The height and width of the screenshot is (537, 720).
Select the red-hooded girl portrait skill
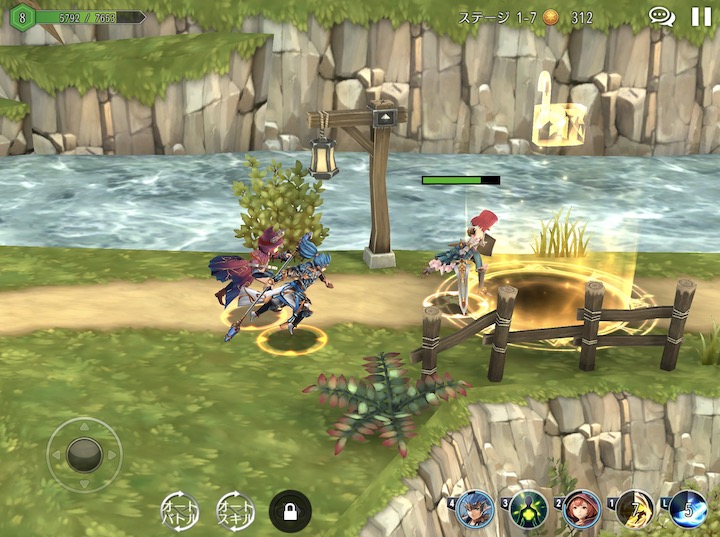click(582, 510)
